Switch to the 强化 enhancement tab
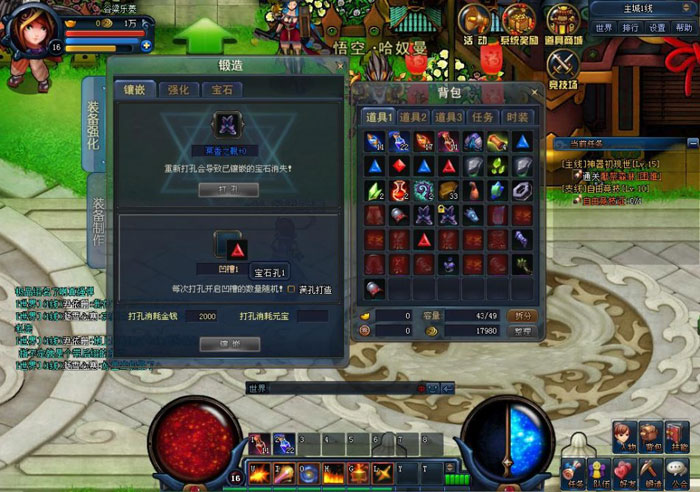 [x=181, y=90]
